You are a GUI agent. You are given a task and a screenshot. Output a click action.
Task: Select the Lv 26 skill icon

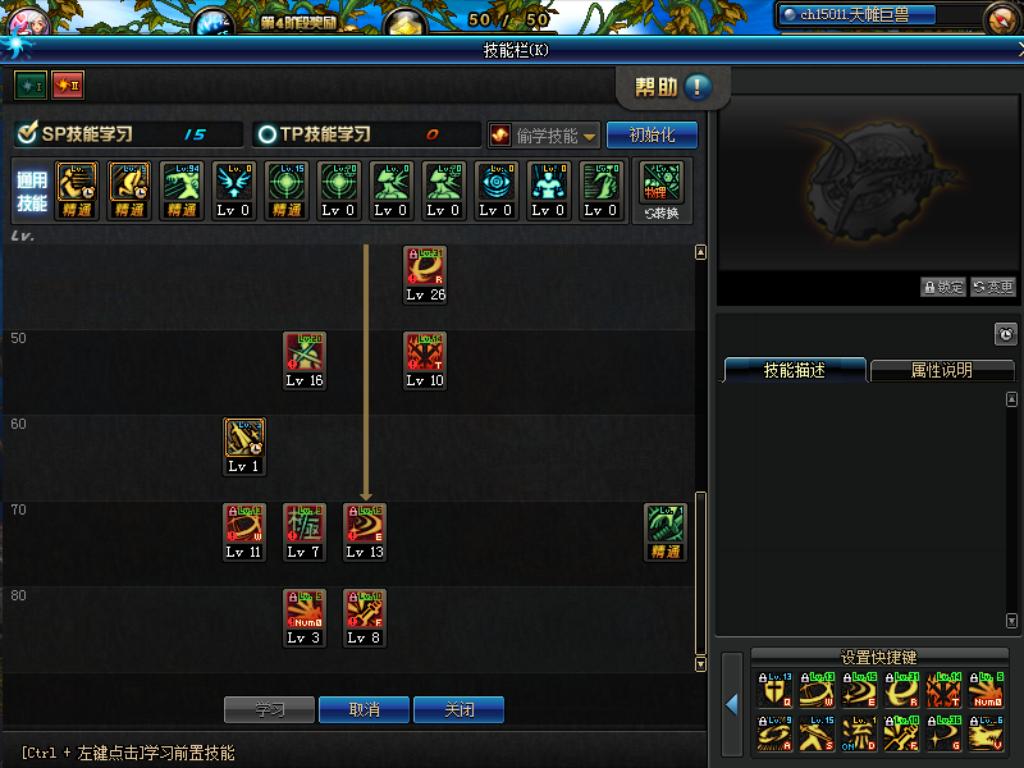(425, 267)
